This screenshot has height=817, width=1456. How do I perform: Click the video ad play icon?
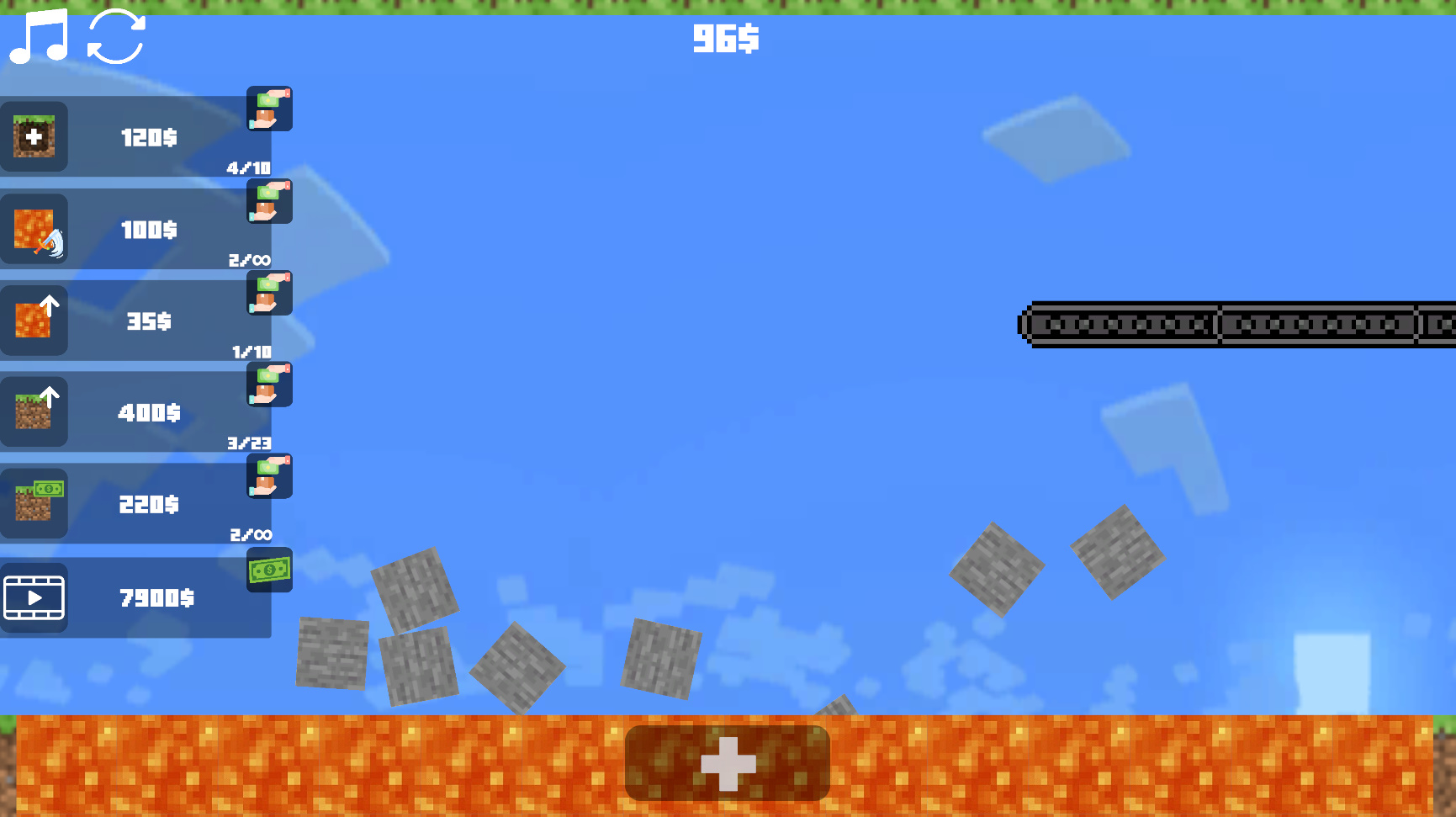pos(34,597)
